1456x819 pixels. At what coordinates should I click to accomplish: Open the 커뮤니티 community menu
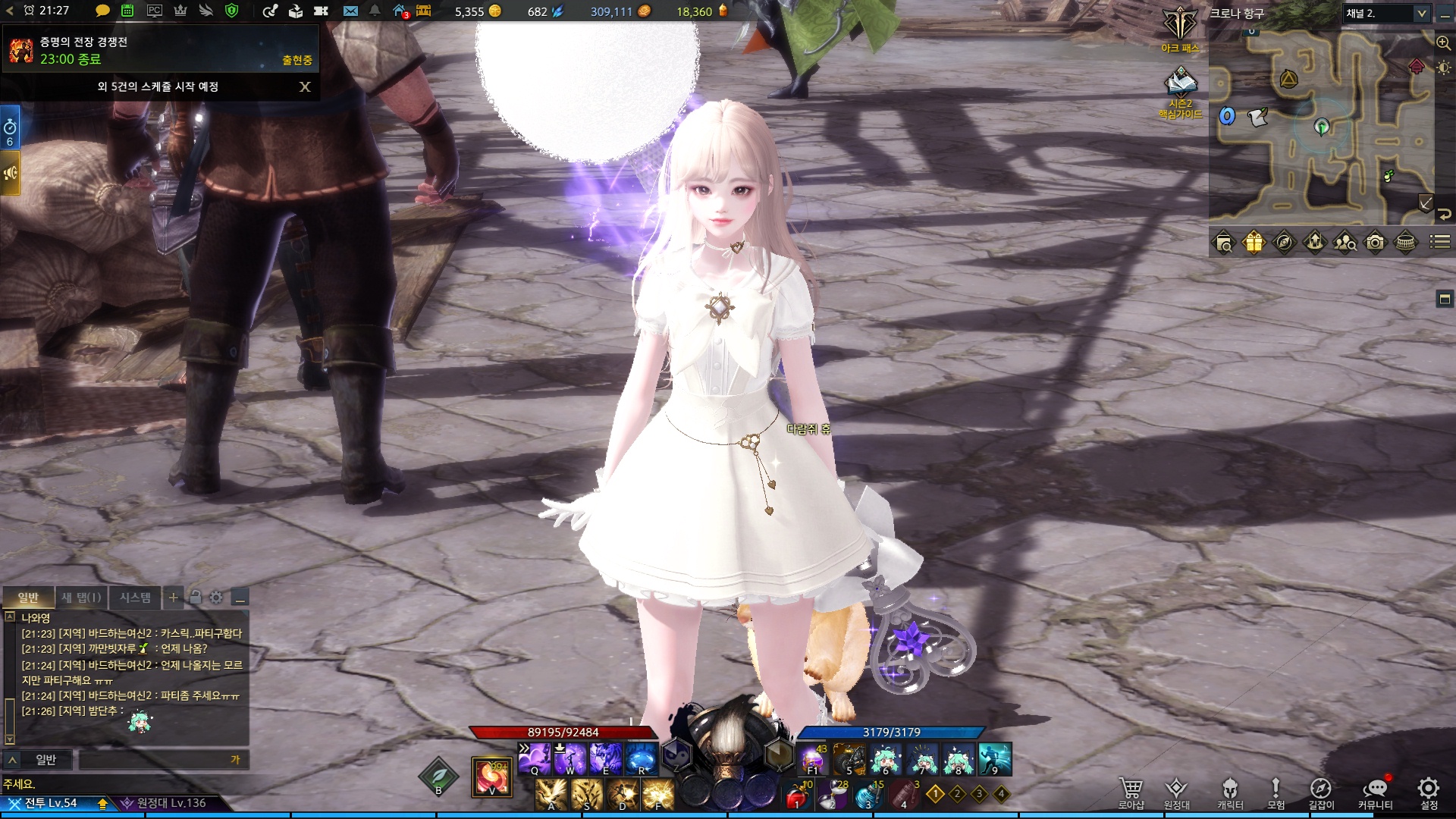pyautogui.click(x=1375, y=792)
